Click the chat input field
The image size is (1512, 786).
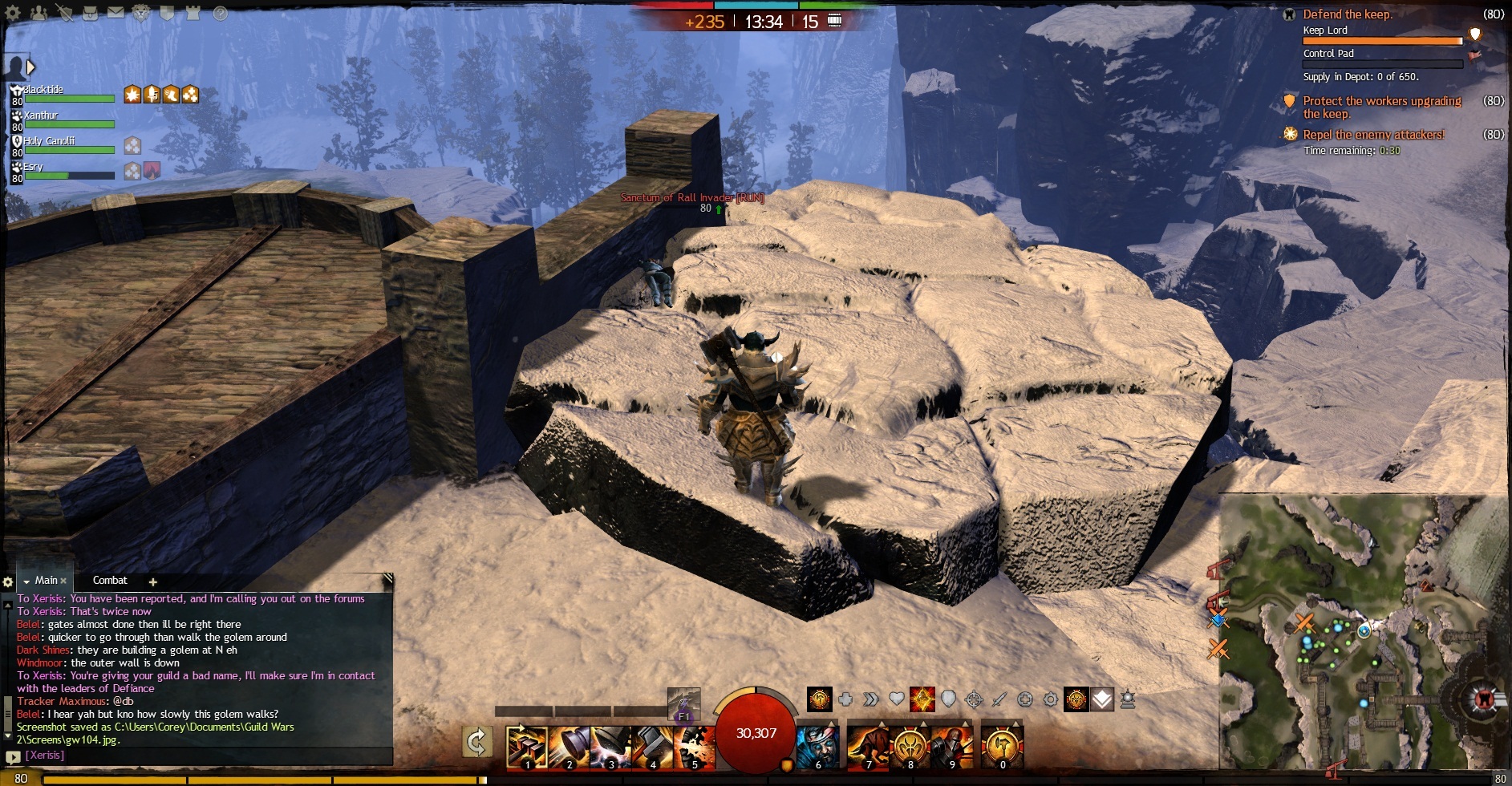point(201,756)
